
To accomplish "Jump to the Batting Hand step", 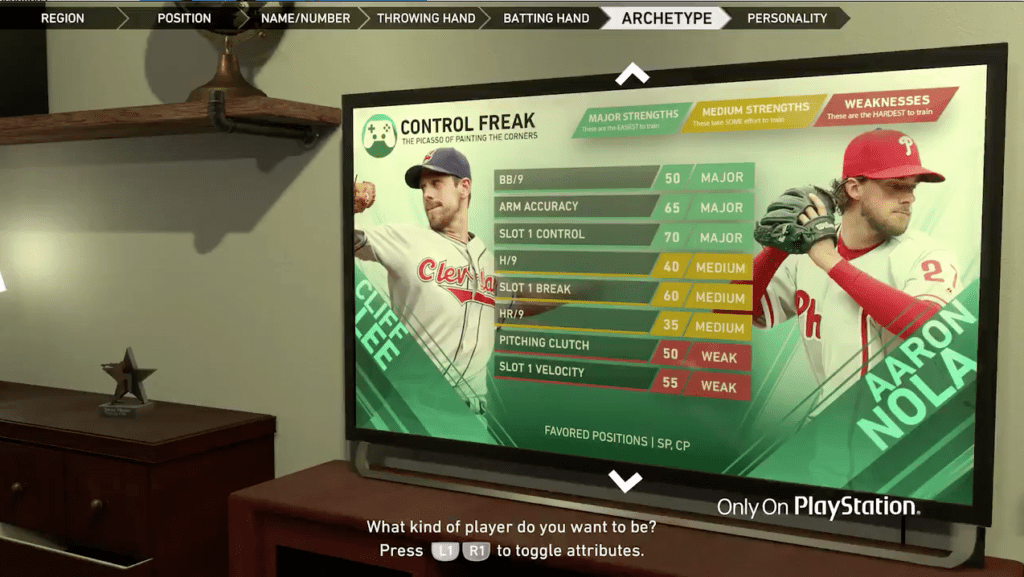I will coord(546,18).
